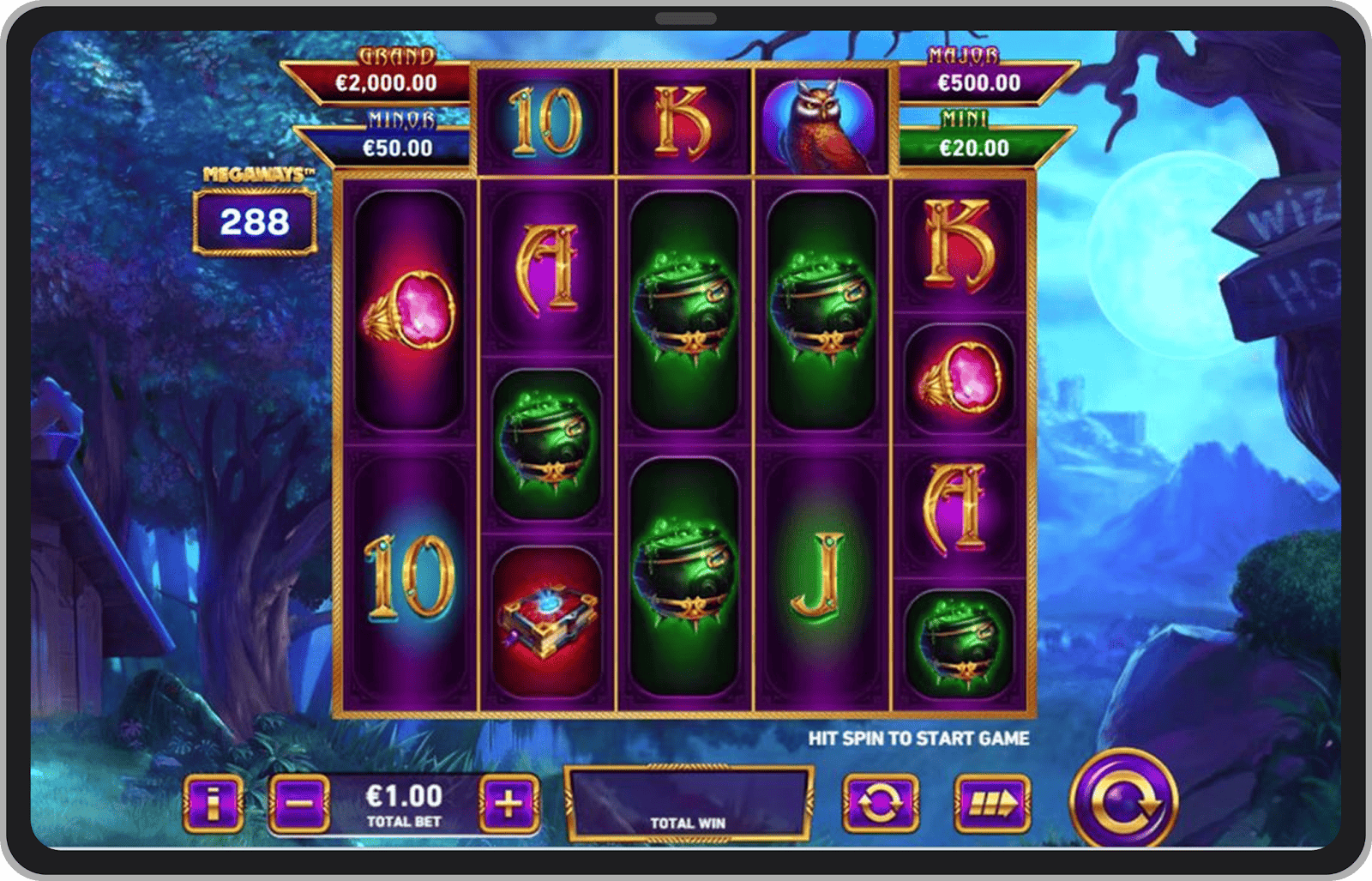Toggle turbo spin mode
The width and height of the screenshot is (1372, 881).
pyautogui.click(x=992, y=804)
